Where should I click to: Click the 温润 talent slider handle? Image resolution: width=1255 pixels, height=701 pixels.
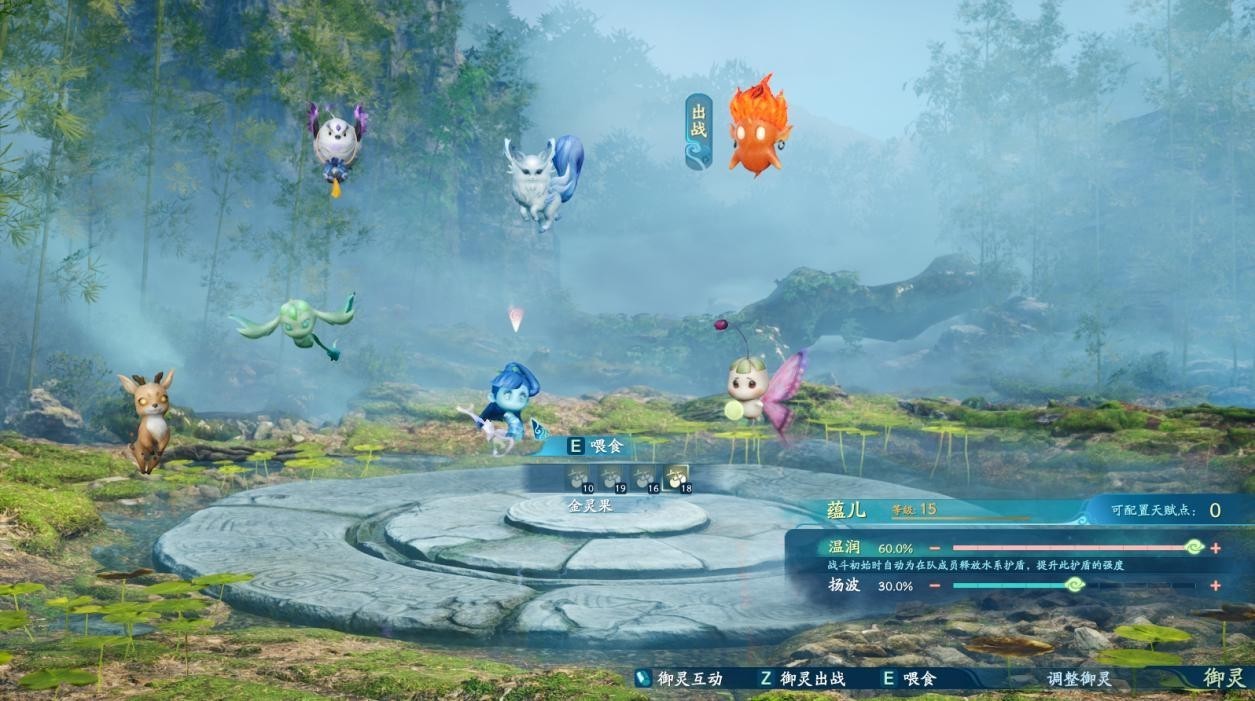click(1193, 547)
